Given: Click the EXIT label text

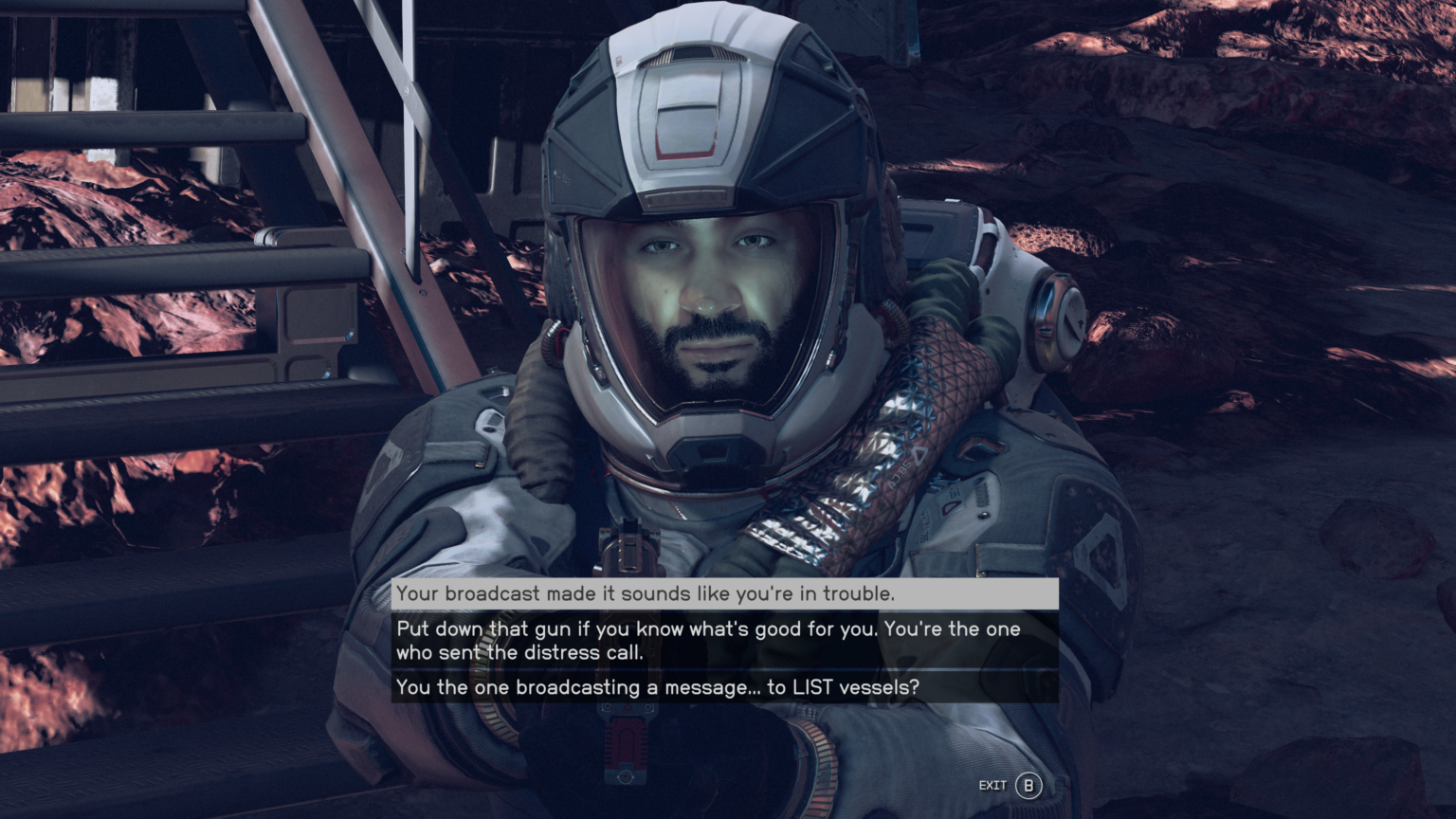Looking at the screenshot, I should (x=992, y=785).
